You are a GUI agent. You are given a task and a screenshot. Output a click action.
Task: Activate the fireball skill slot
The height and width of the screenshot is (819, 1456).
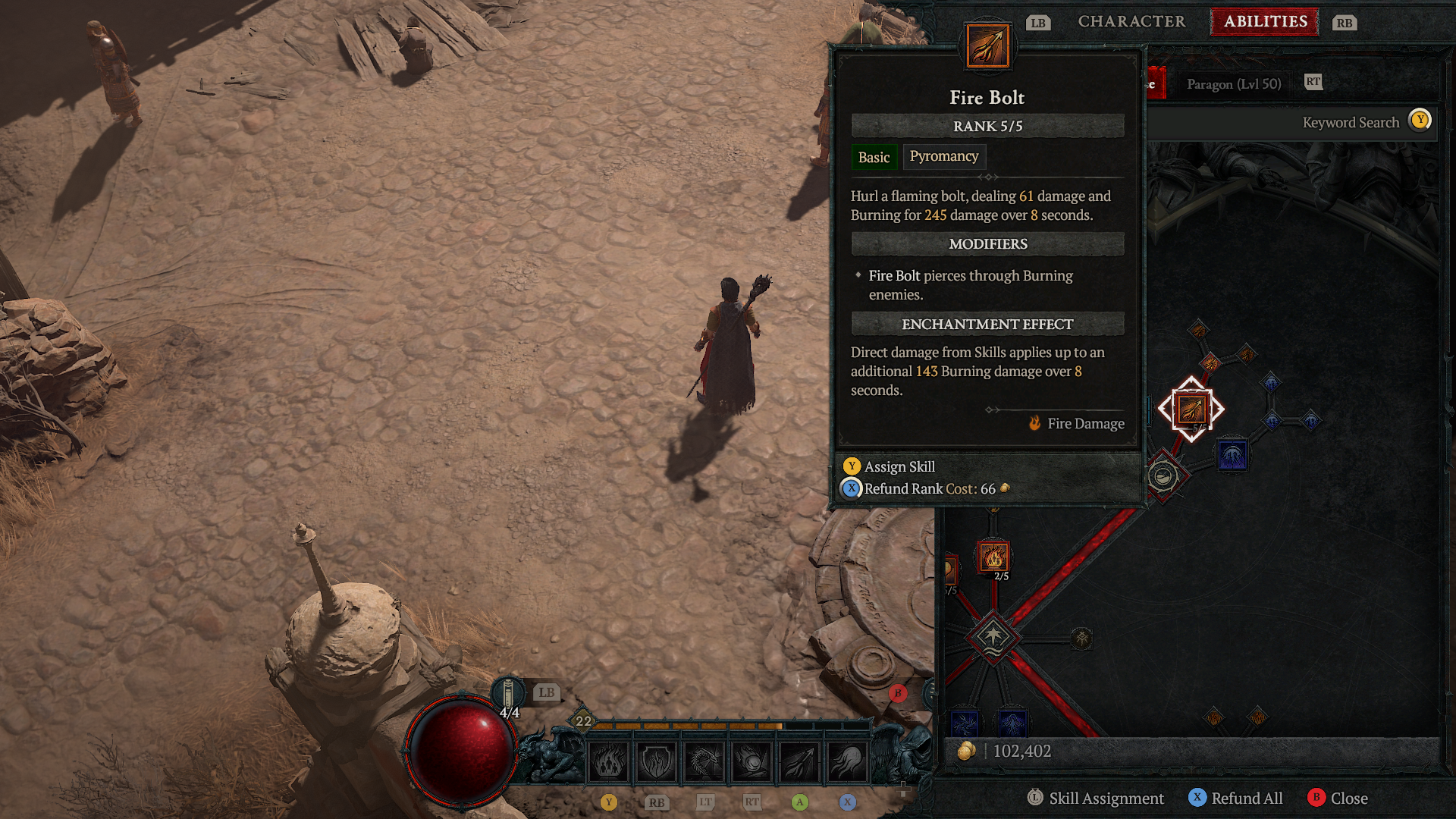click(x=752, y=761)
